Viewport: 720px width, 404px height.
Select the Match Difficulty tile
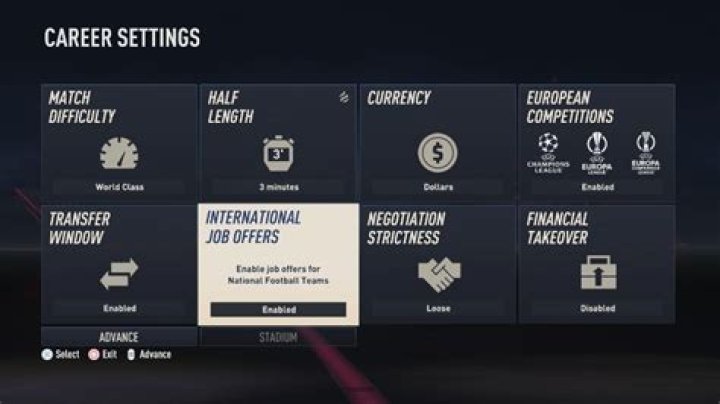click(x=119, y=142)
